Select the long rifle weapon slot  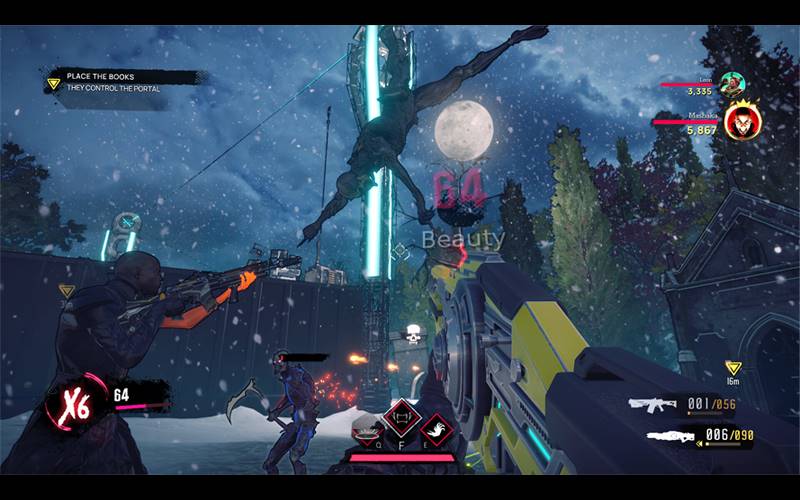(670, 435)
